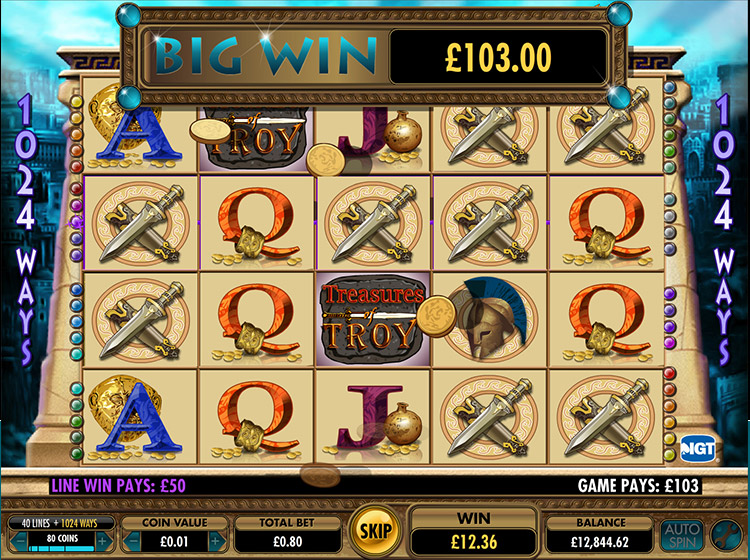Viewport: 750px width, 560px height.
Task: Decrease the 80 coins line bet
Action: click(13, 541)
